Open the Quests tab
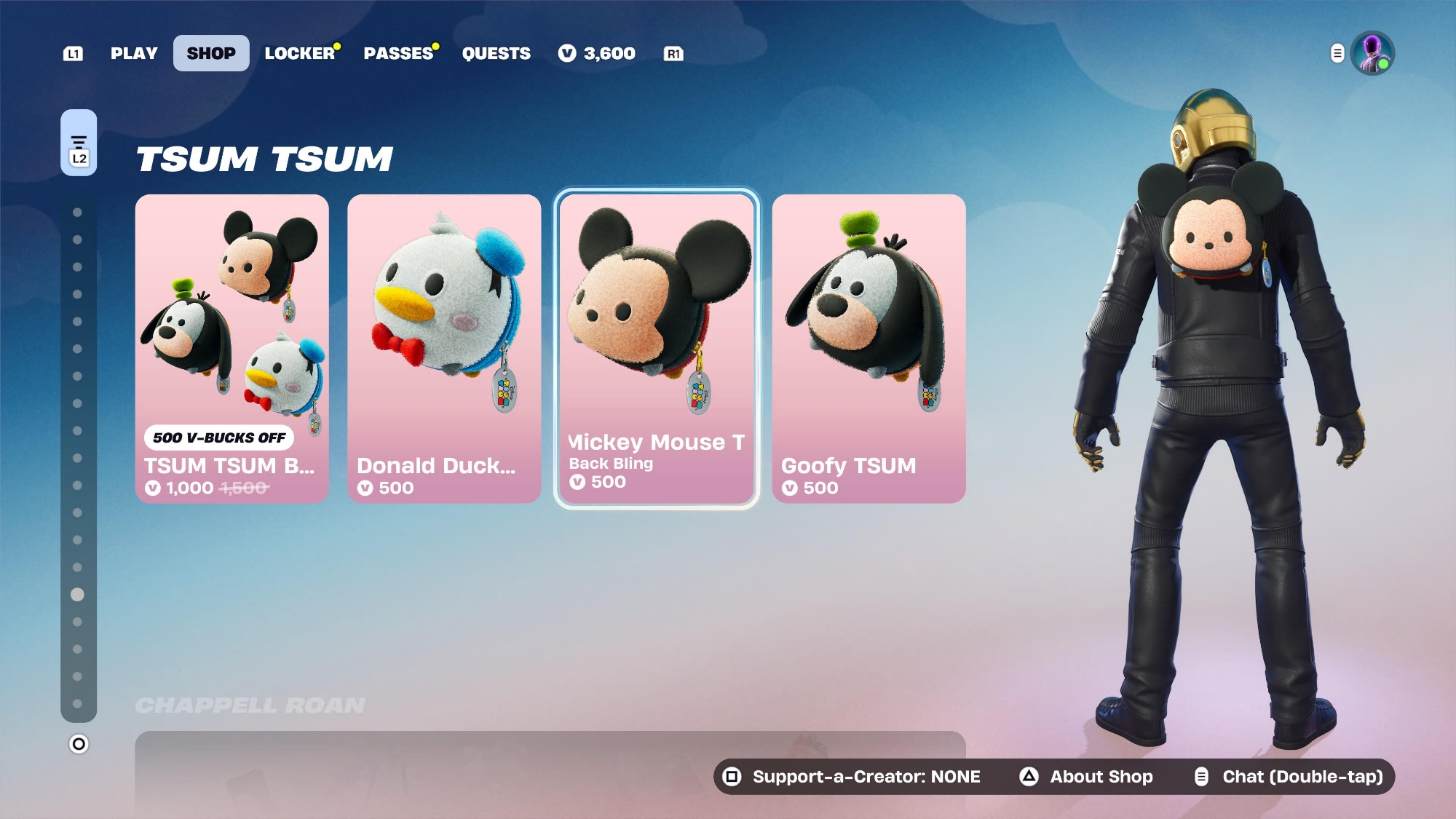 pyautogui.click(x=496, y=53)
